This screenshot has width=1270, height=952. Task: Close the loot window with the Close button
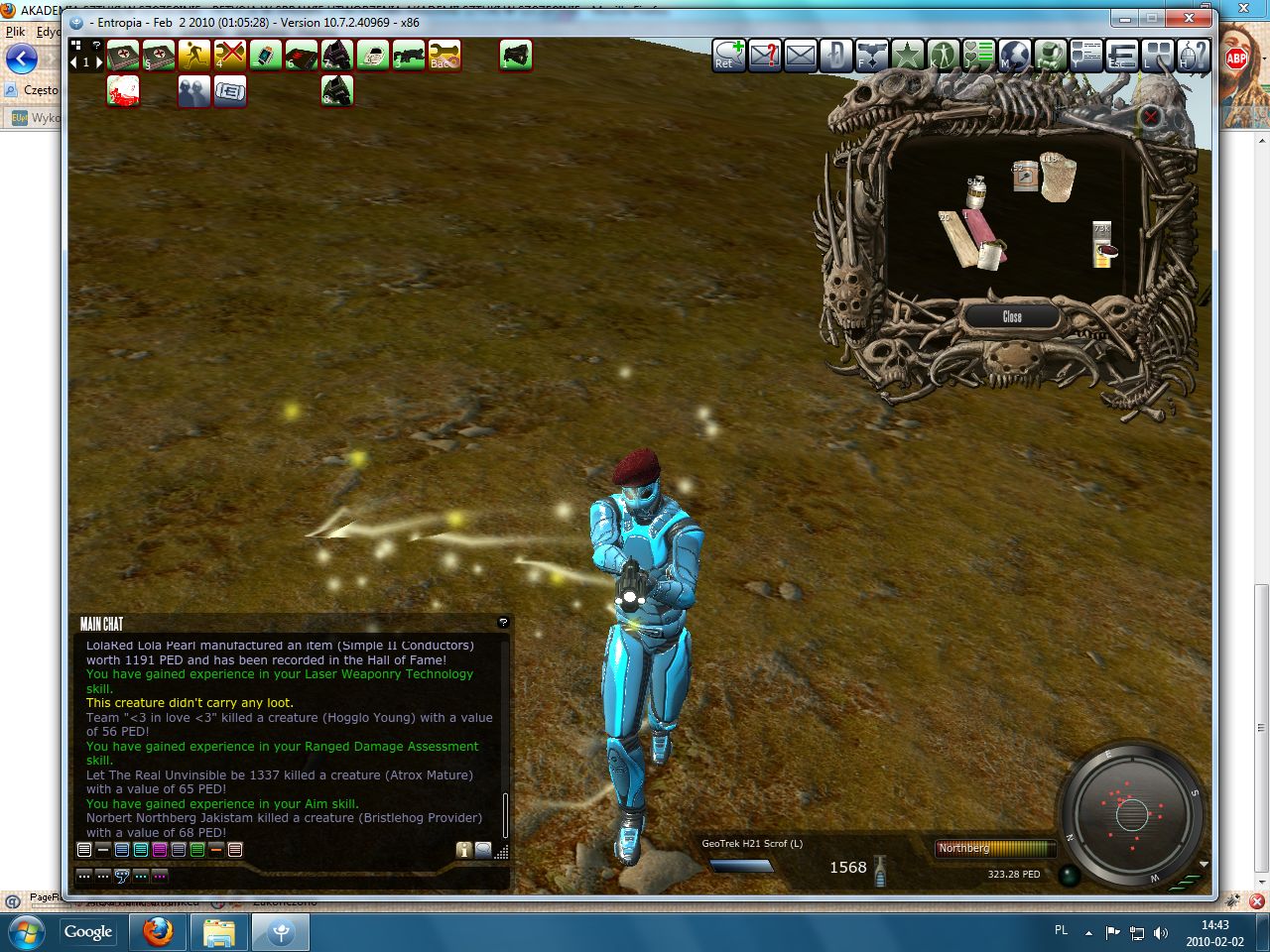pyautogui.click(x=1011, y=316)
